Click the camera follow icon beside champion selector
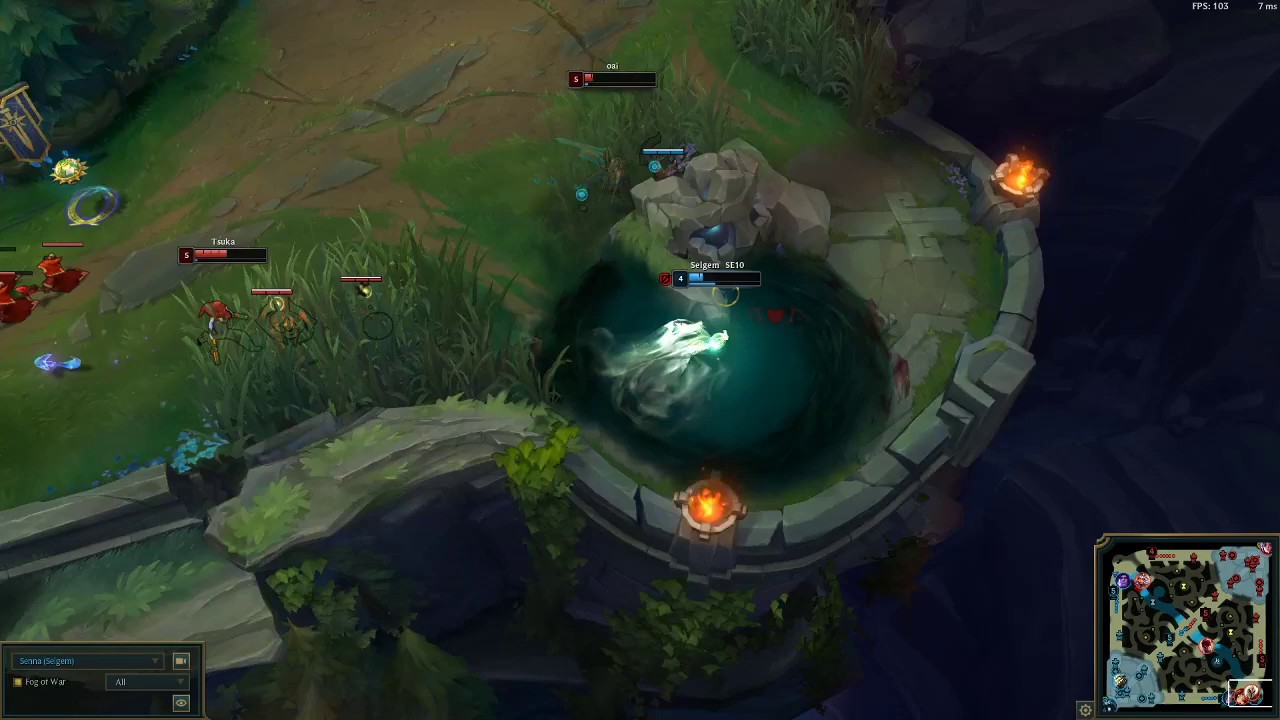1280x720 pixels. 181,661
